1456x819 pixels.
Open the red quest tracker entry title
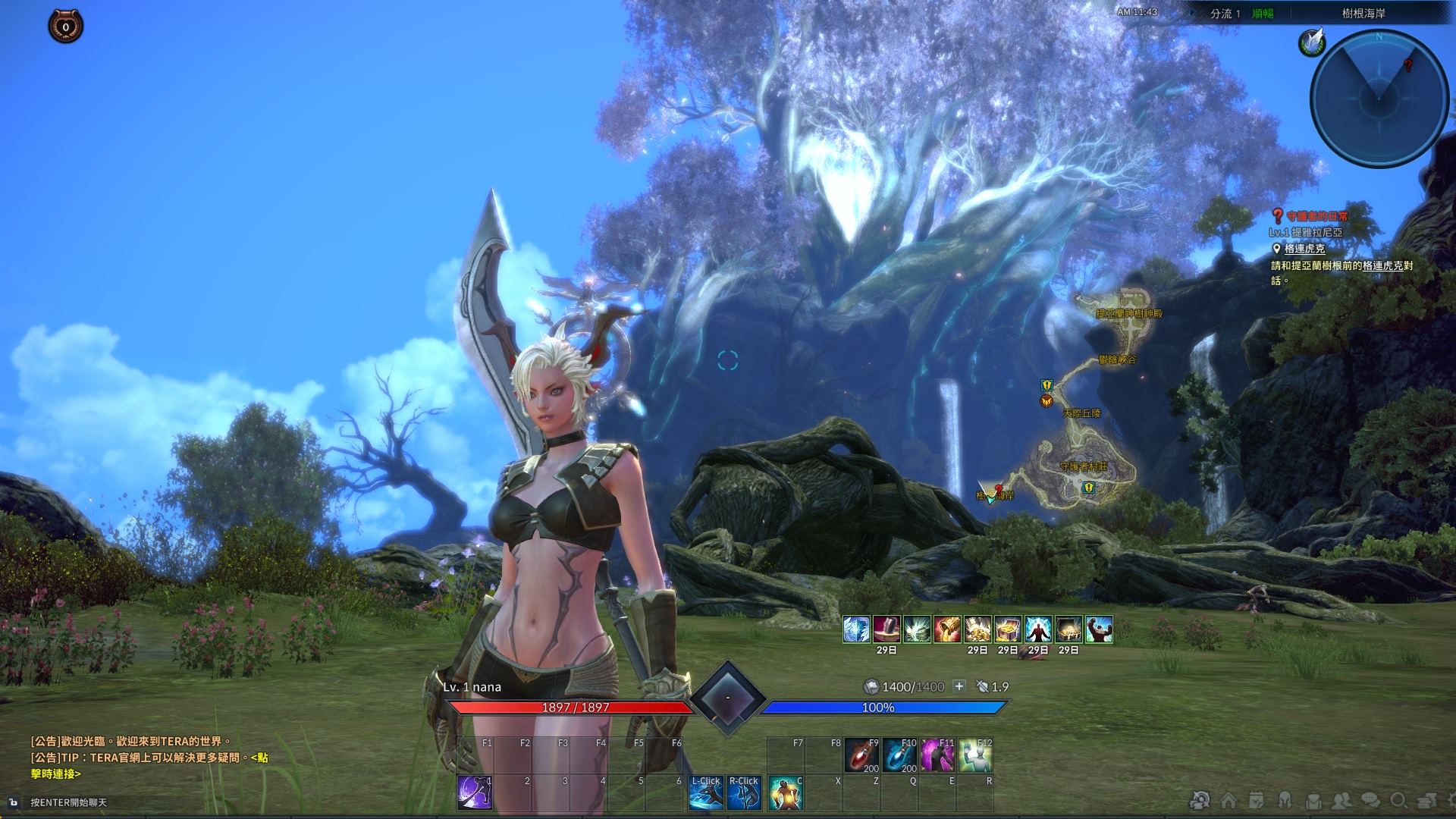point(1316,217)
